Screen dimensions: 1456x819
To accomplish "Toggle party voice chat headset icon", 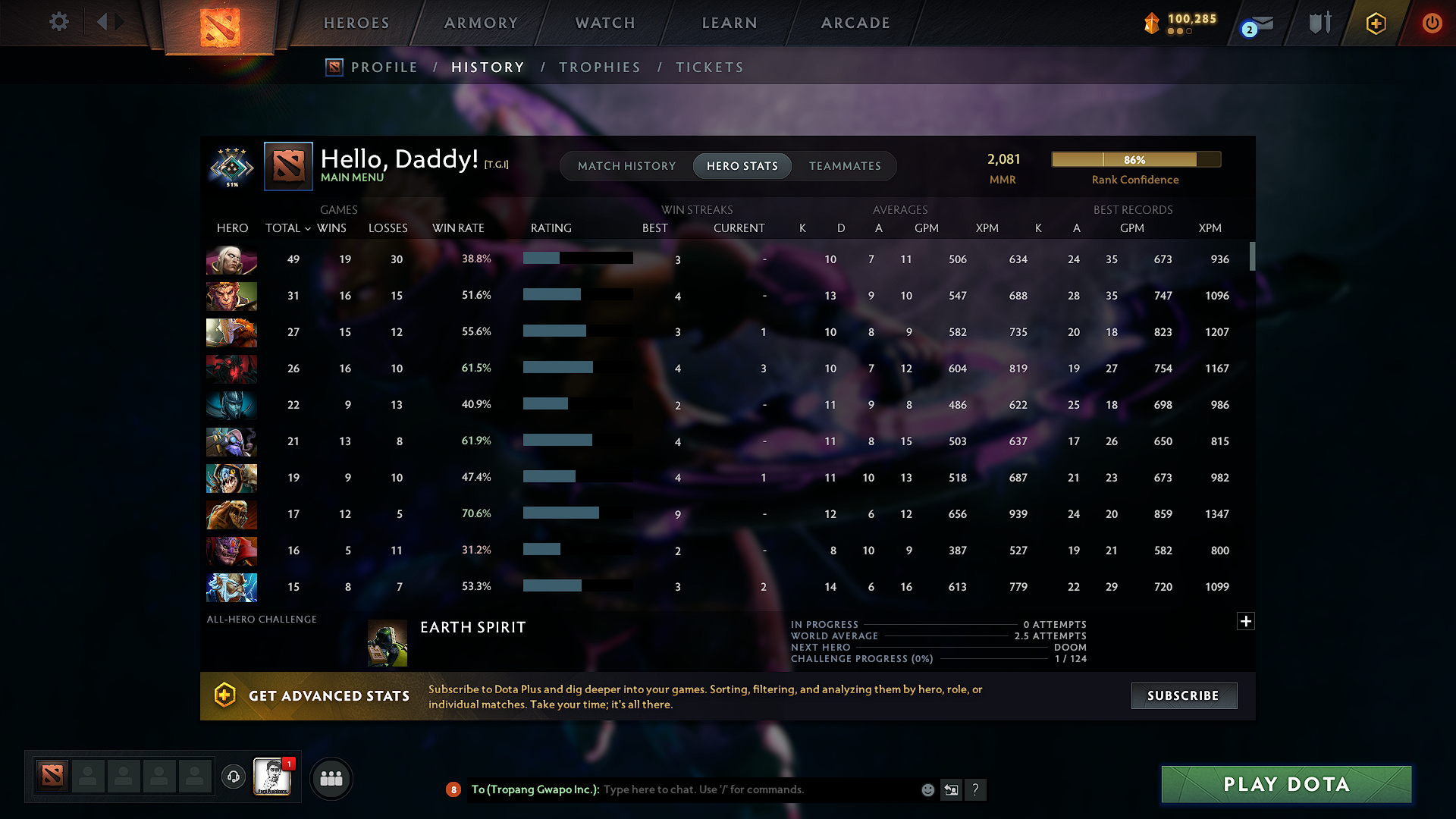I will coord(233,778).
